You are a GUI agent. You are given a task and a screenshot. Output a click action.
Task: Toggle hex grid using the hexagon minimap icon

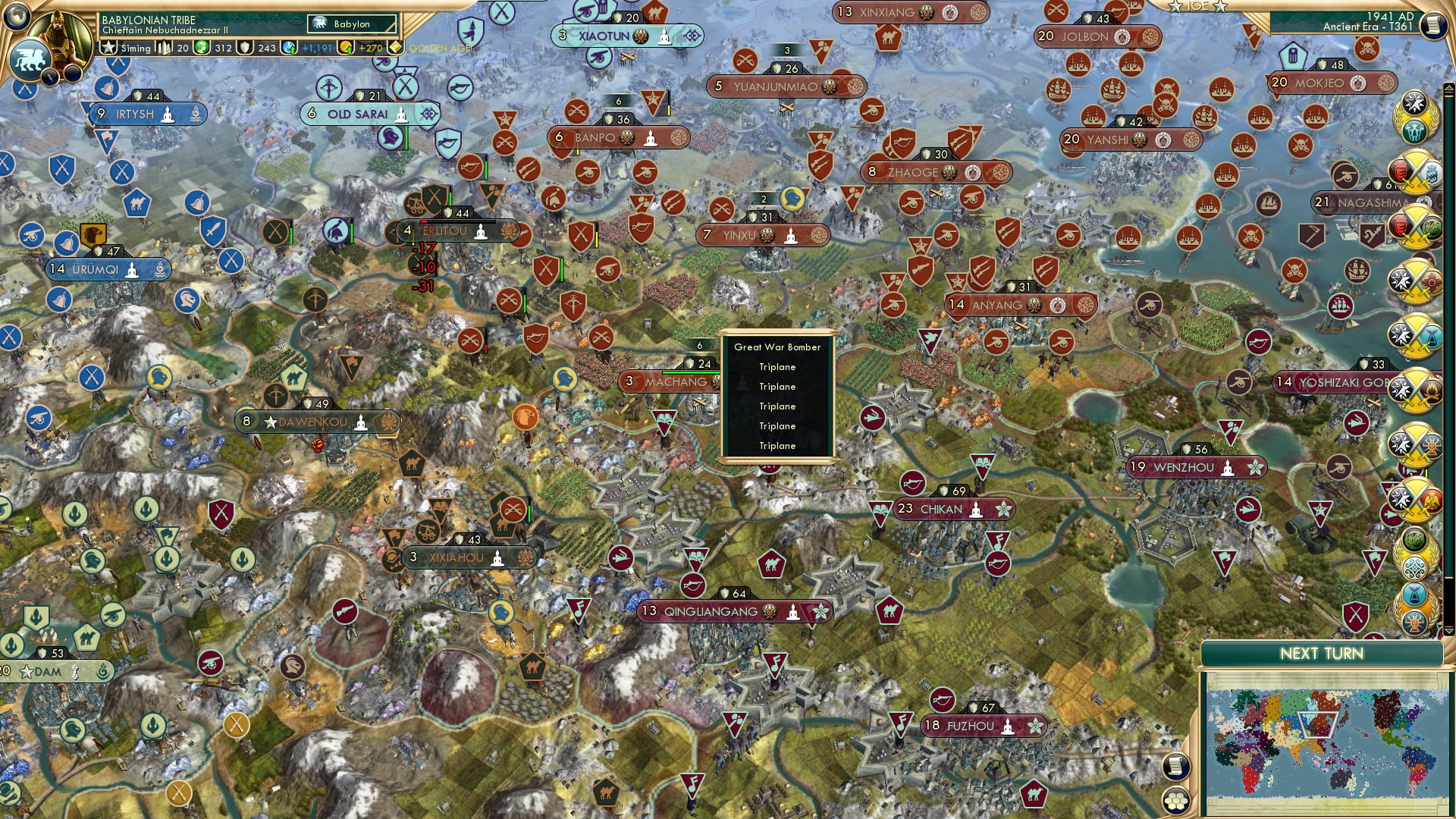(x=1176, y=801)
